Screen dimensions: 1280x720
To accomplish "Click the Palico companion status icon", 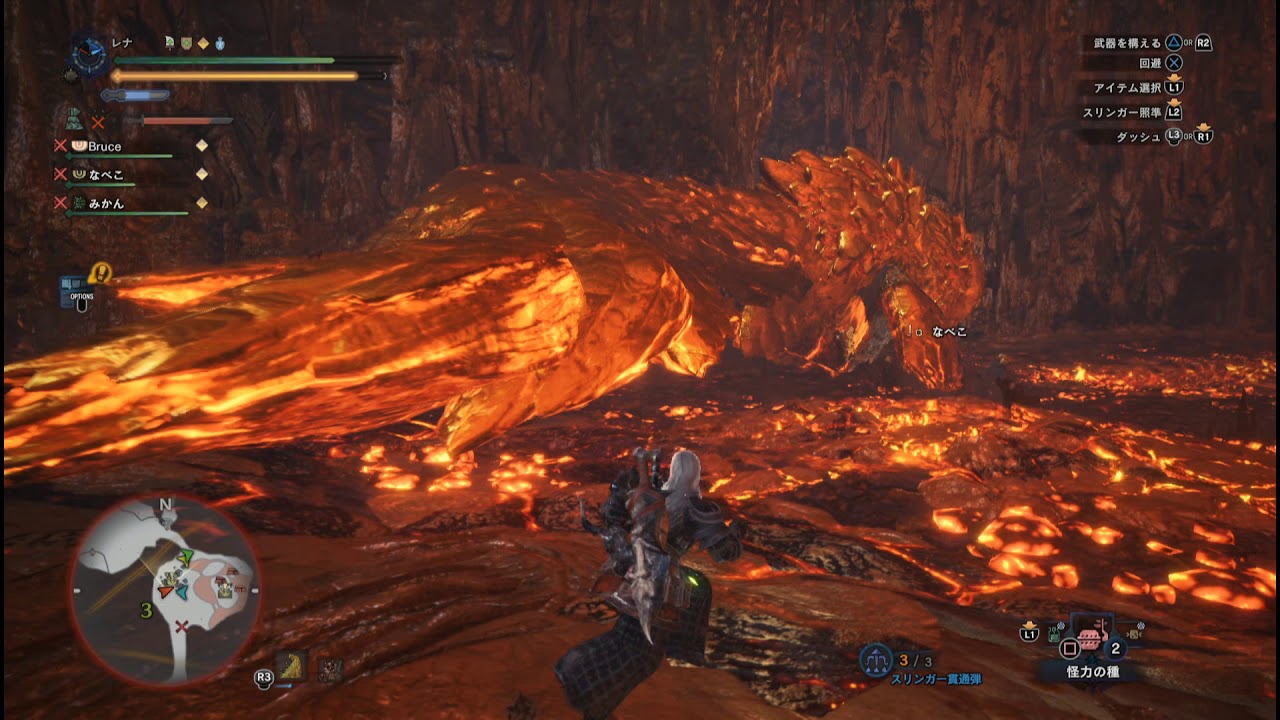I will tap(75, 121).
